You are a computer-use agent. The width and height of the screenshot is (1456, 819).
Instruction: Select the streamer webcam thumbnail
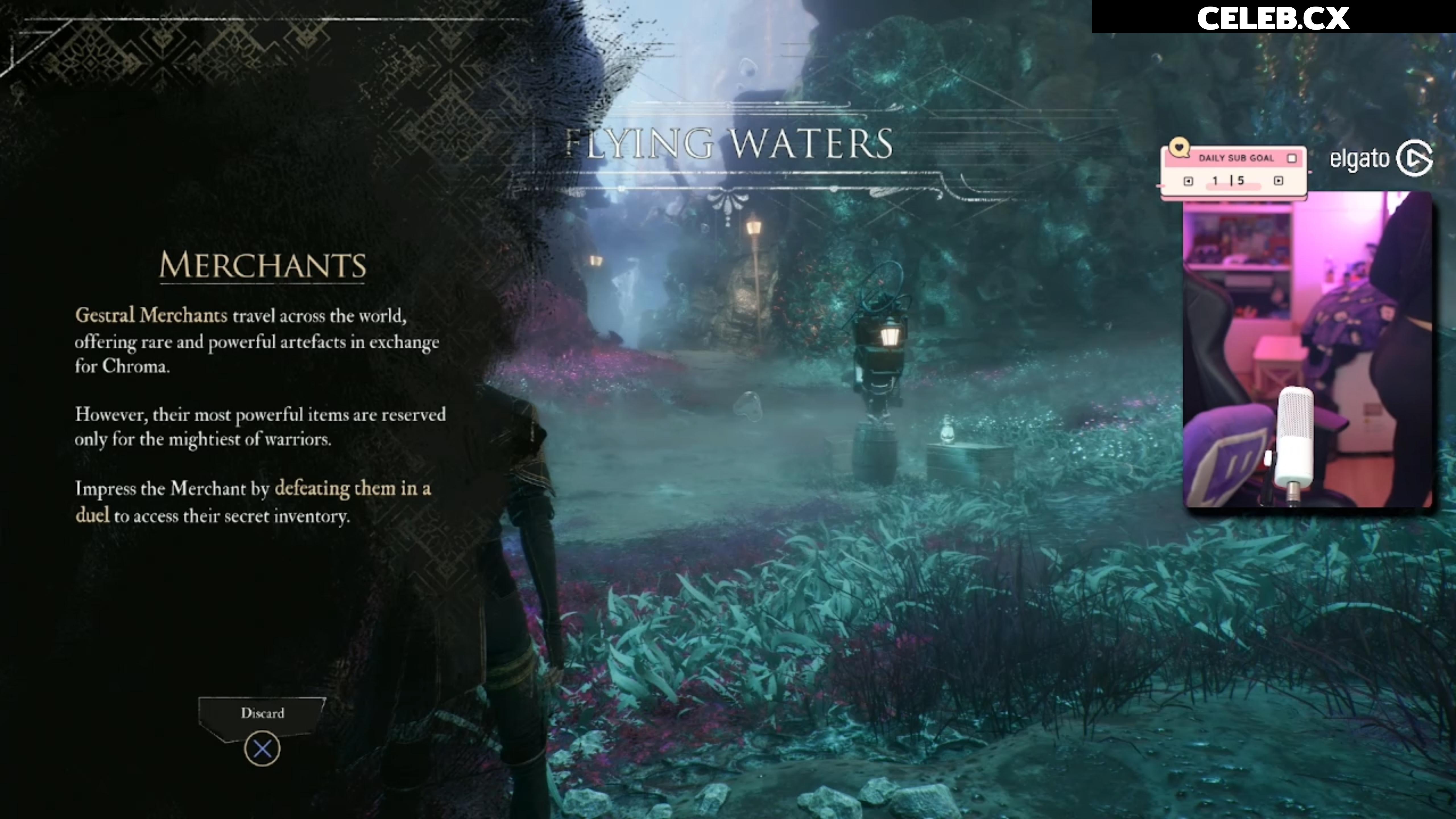coord(1307,349)
